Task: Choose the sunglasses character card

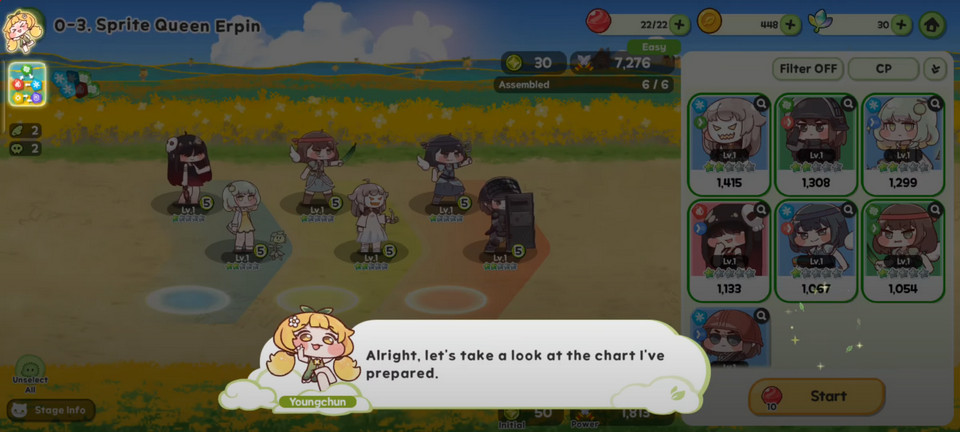Action: pos(729,337)
